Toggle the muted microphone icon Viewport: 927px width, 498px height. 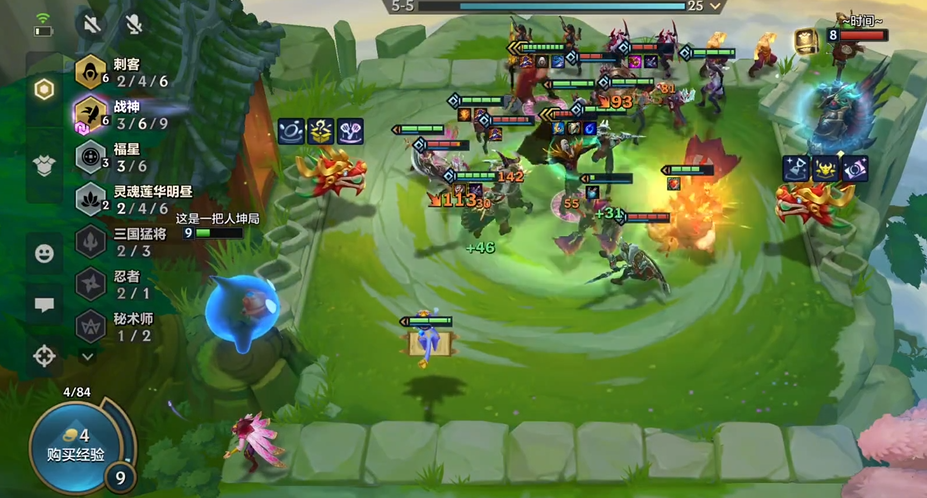click(132, 23)
